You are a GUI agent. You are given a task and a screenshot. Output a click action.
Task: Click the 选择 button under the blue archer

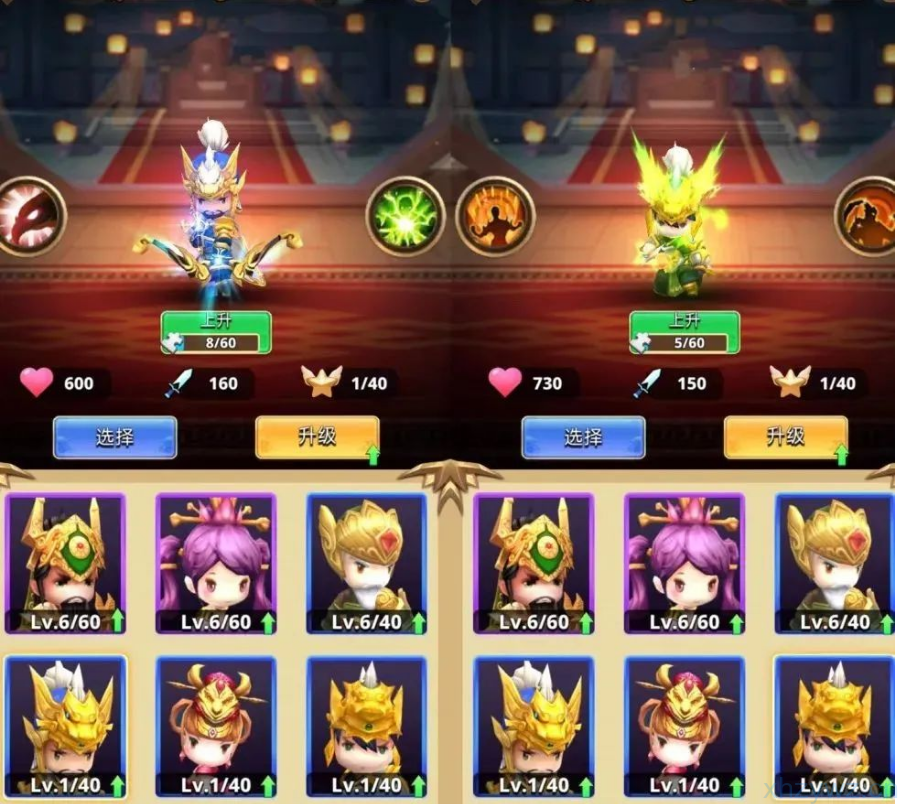(x=115, y=437)
